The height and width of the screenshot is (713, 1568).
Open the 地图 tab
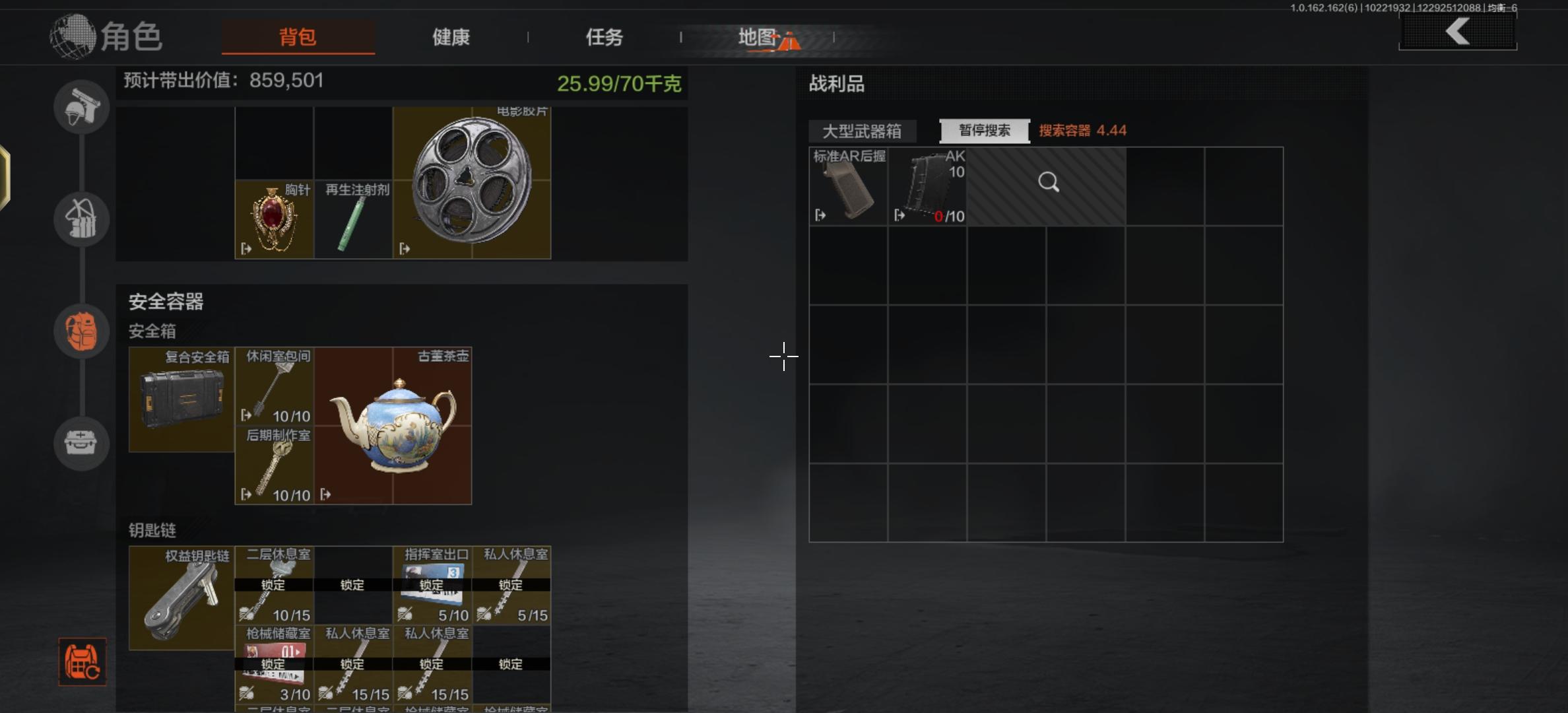pyautogui.click(x=762, y=38)
